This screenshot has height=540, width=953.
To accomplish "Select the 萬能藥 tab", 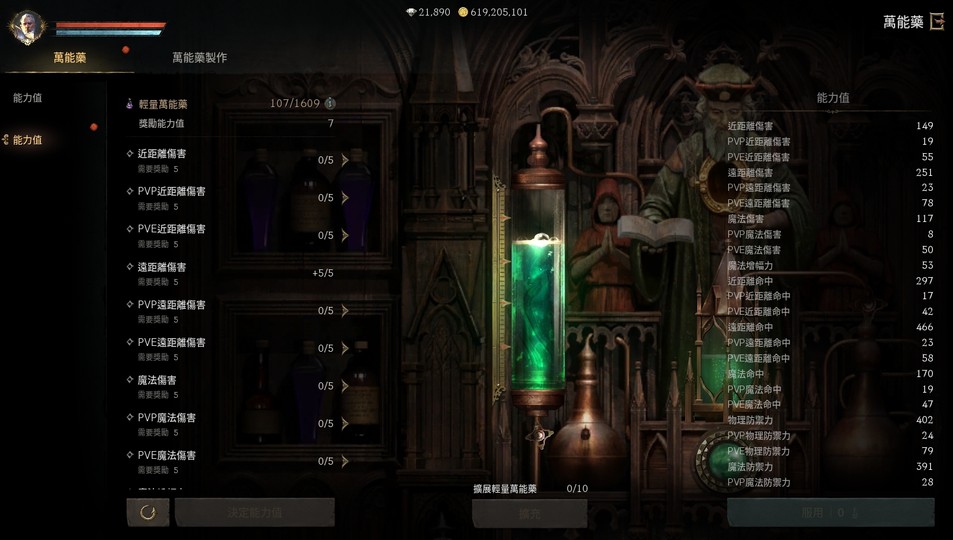I will click(x=69, y=58).
